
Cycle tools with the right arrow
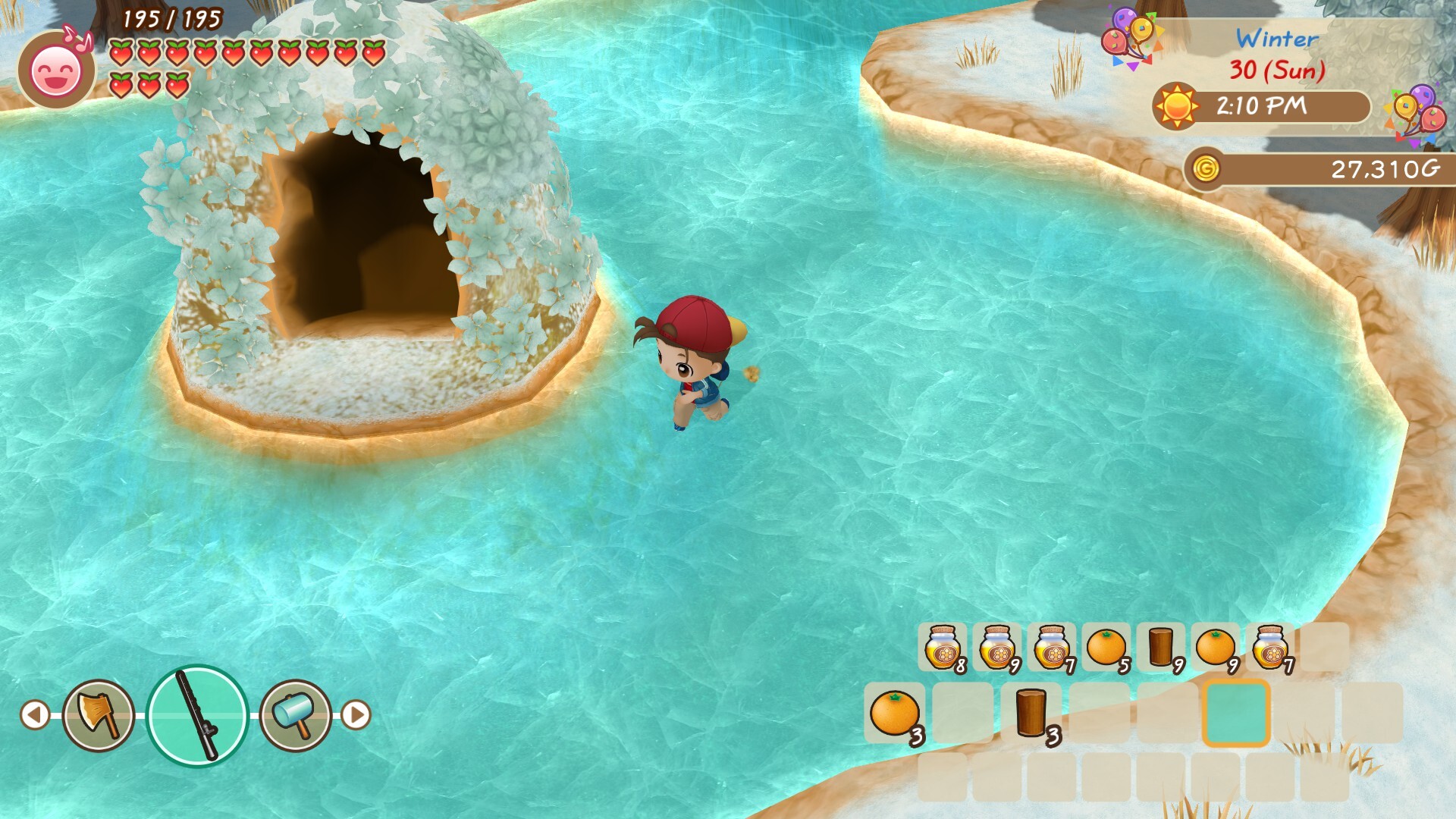click(356, 714)
